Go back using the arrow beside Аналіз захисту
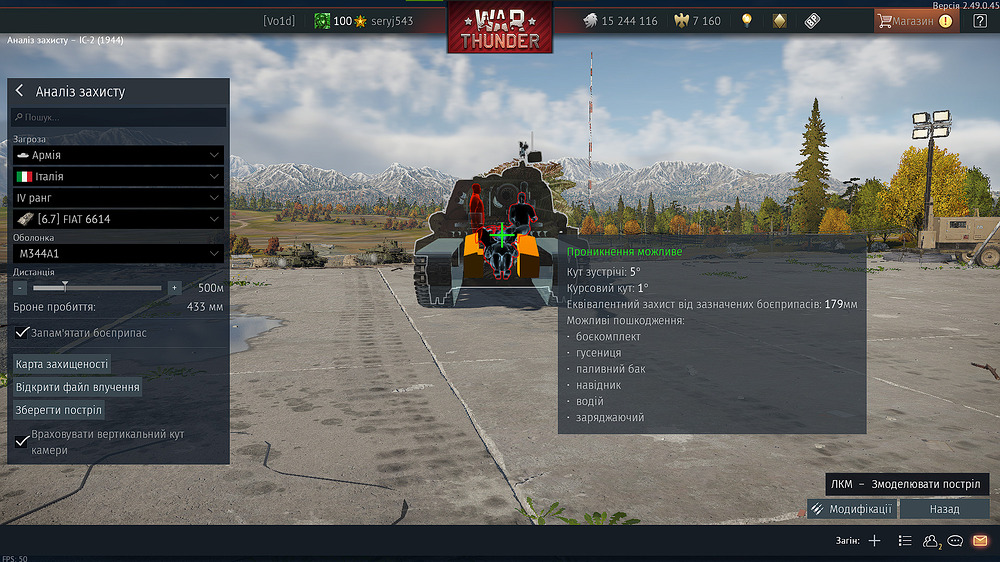Screen dimensions: 1000x562 pyautogui.click(x=19, y=91)
